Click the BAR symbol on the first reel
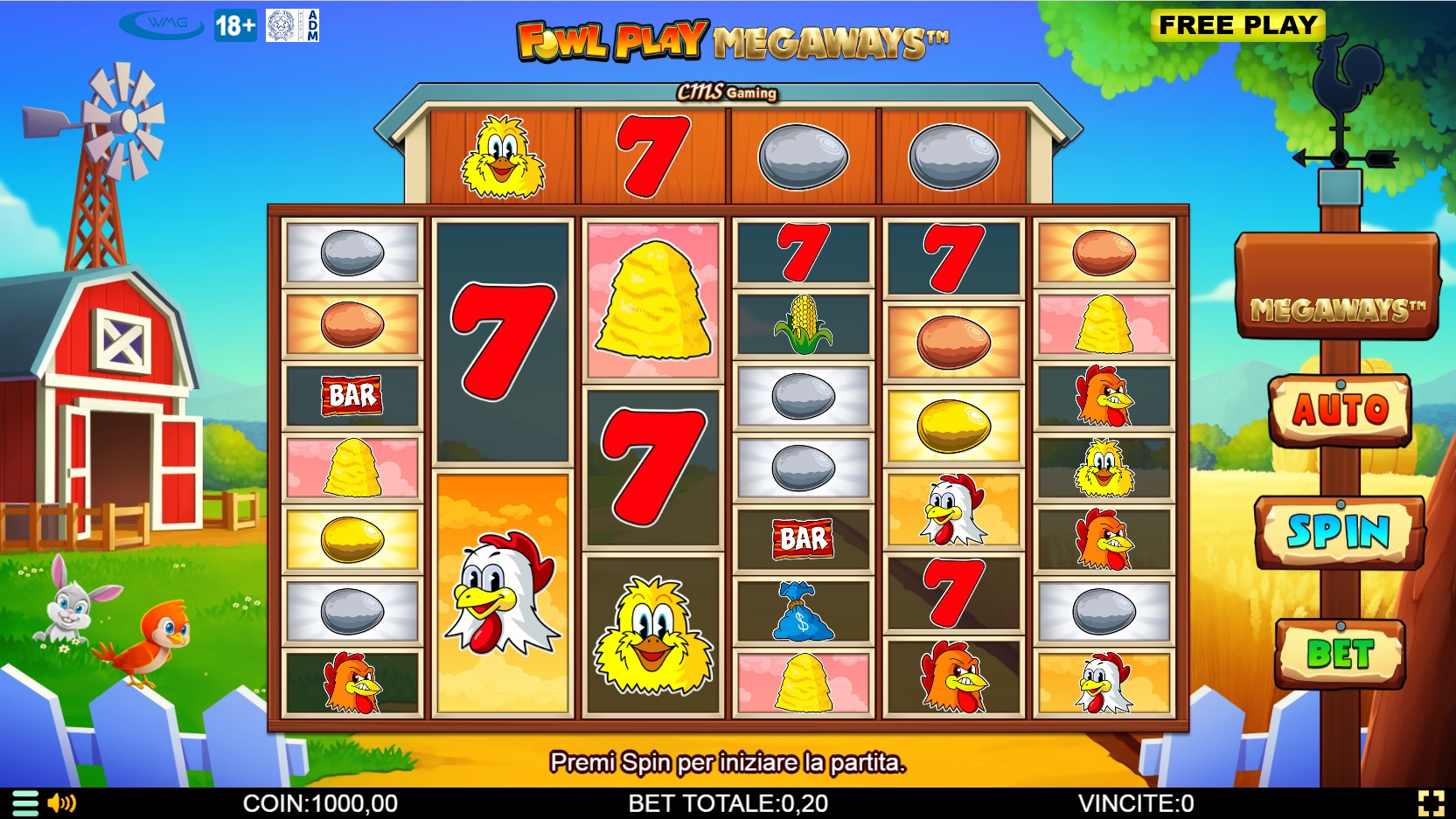 [x=350, y=394]
